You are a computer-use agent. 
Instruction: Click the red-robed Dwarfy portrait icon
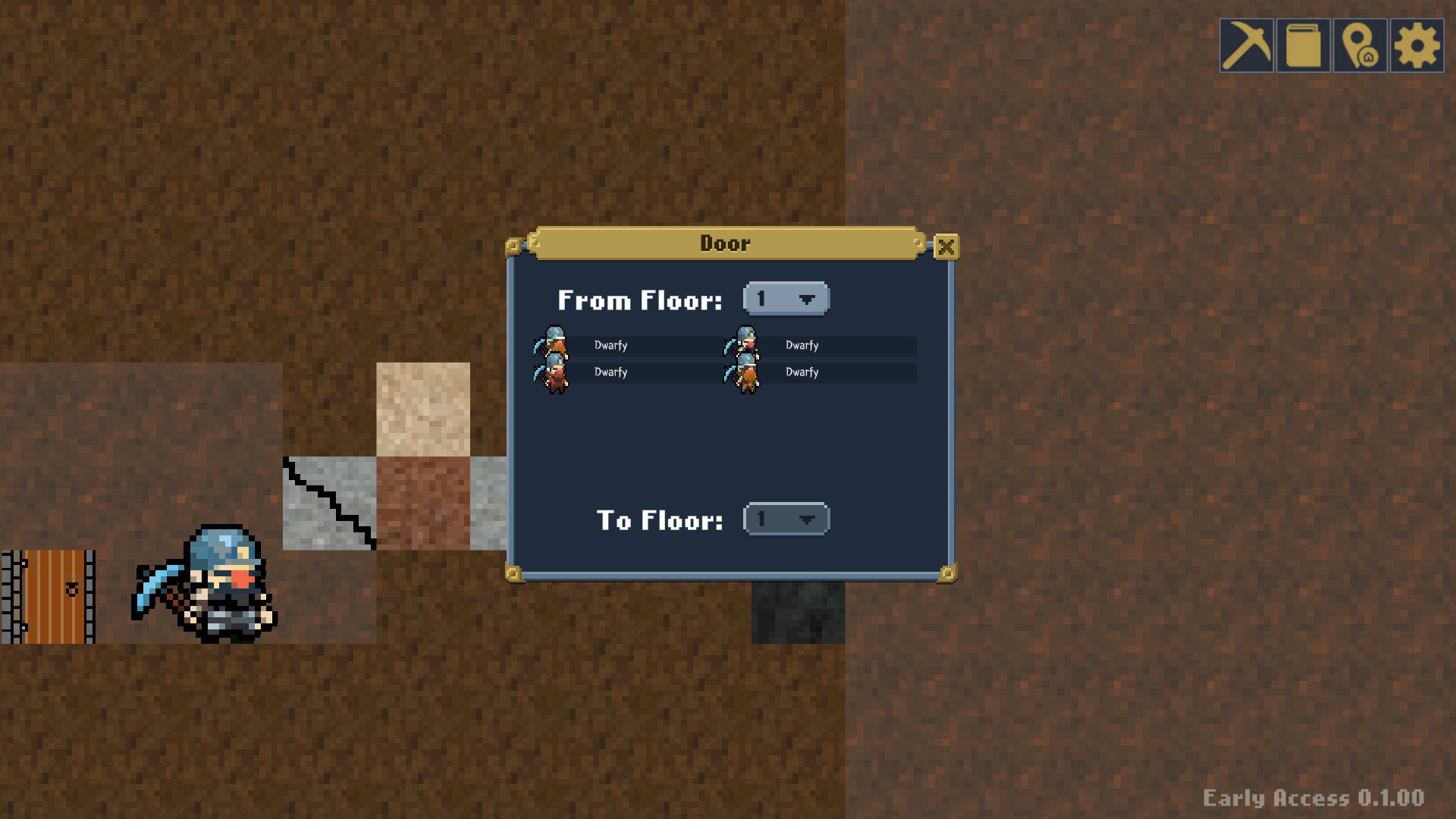point(553,372)
